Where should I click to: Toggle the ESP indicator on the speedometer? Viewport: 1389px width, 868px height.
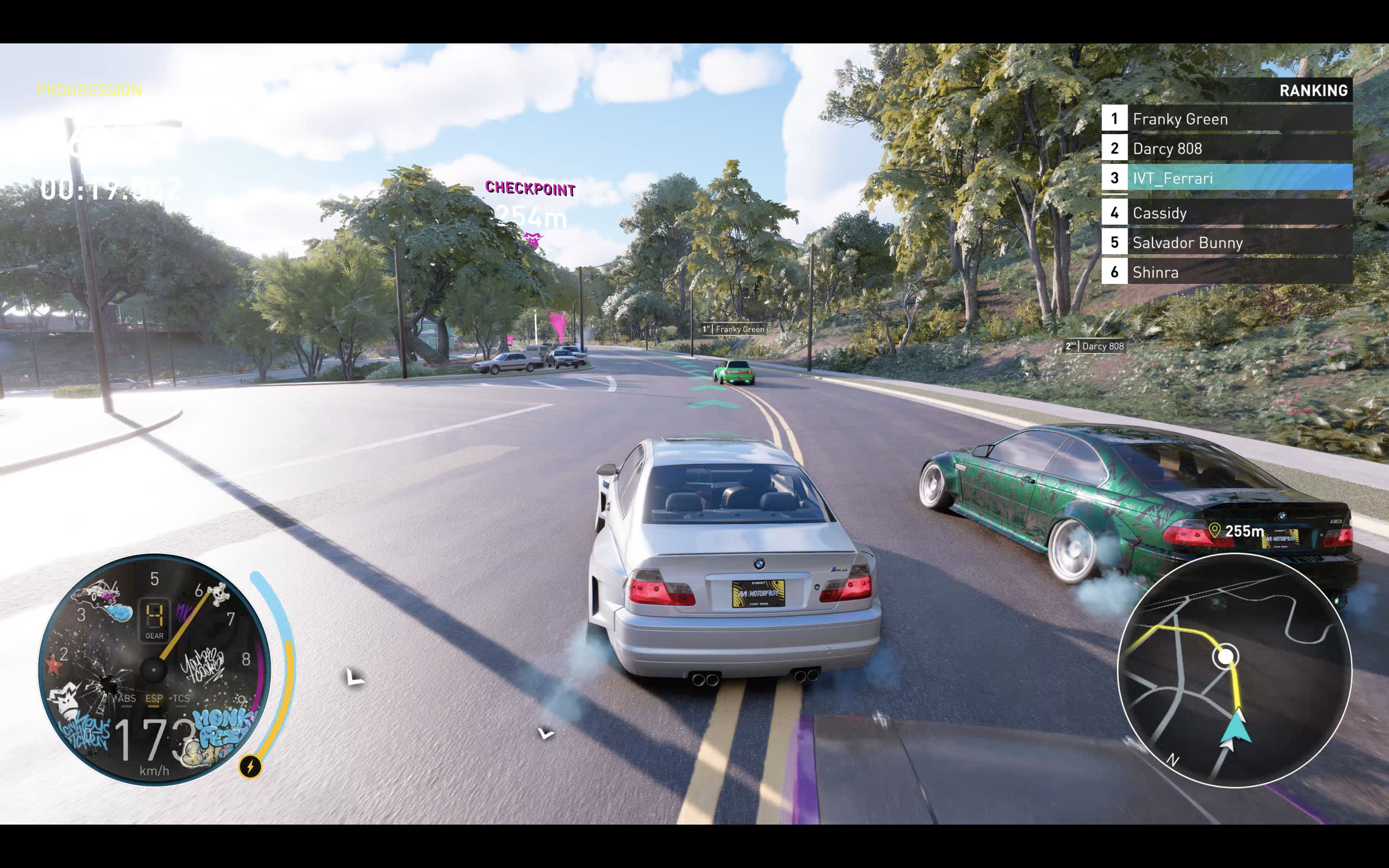[x=154, y=699]
